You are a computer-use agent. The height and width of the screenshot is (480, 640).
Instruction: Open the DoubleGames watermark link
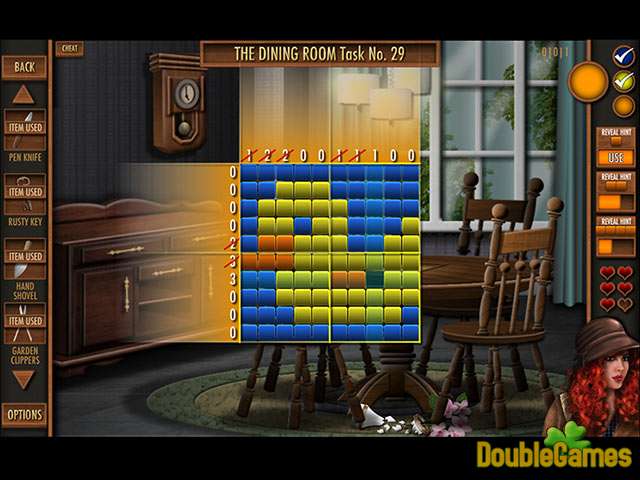tap(556, 453)
